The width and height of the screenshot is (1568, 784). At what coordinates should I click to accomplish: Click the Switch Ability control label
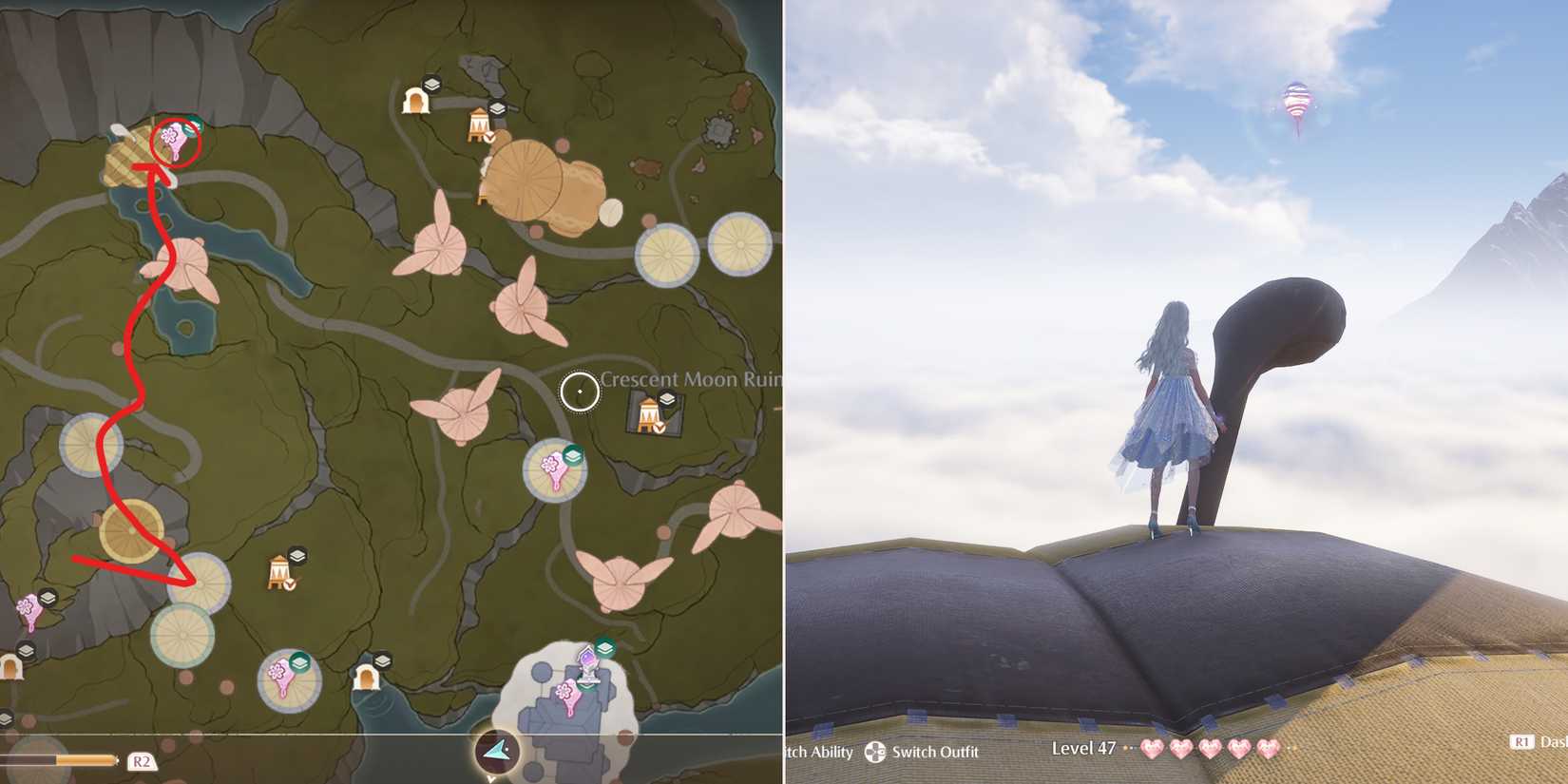click(x=819, y=754)
